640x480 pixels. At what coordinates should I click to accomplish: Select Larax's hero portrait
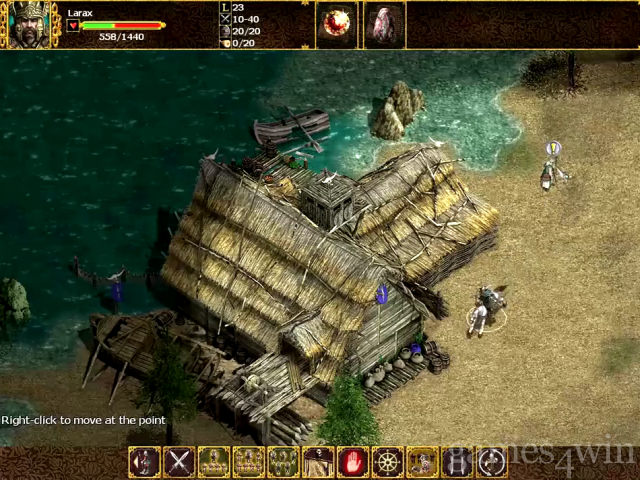(x=30, y=25)
